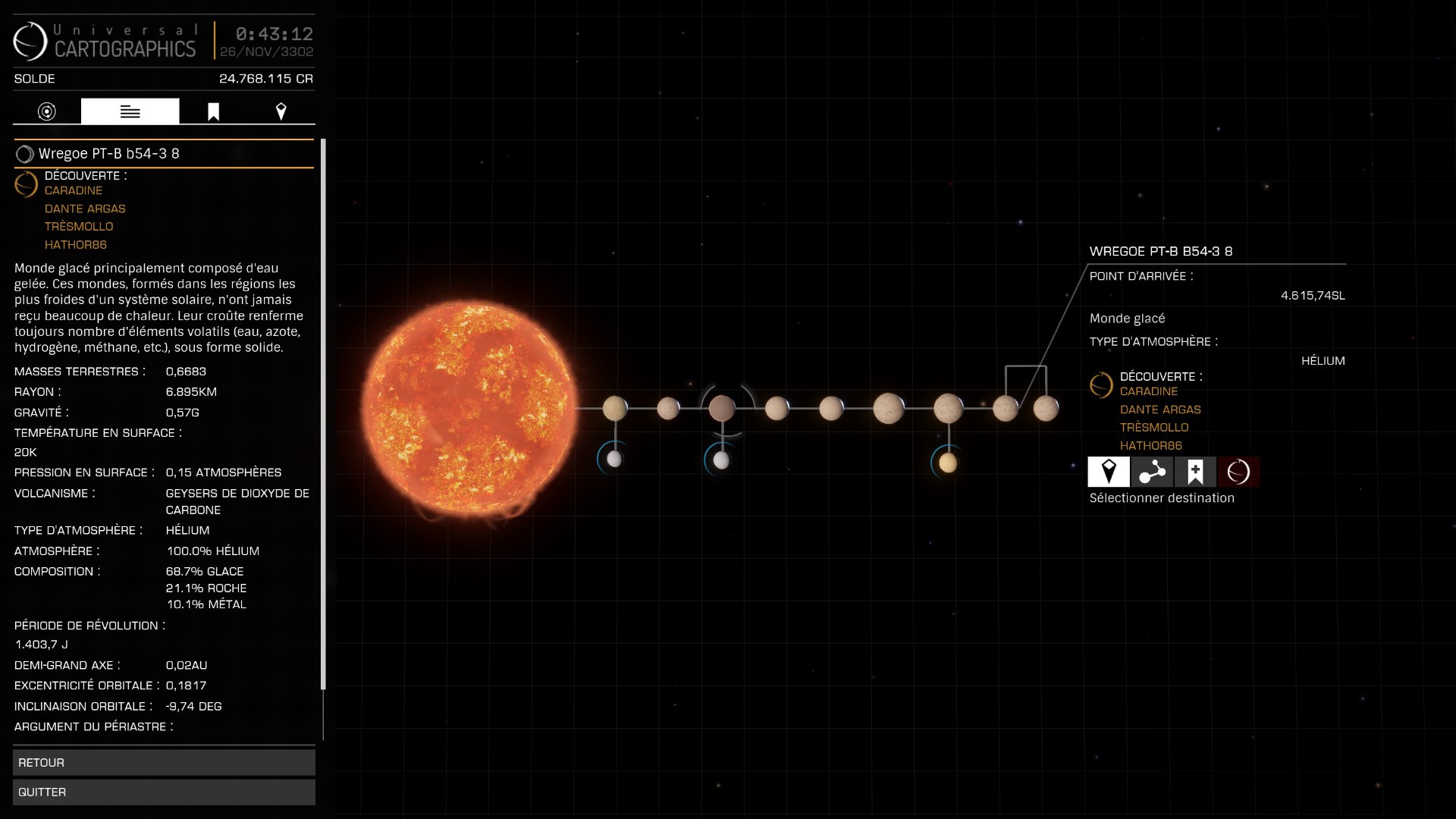Add a bookmark for this planet
The image size is (1456, 819).
coord(1195,472)
